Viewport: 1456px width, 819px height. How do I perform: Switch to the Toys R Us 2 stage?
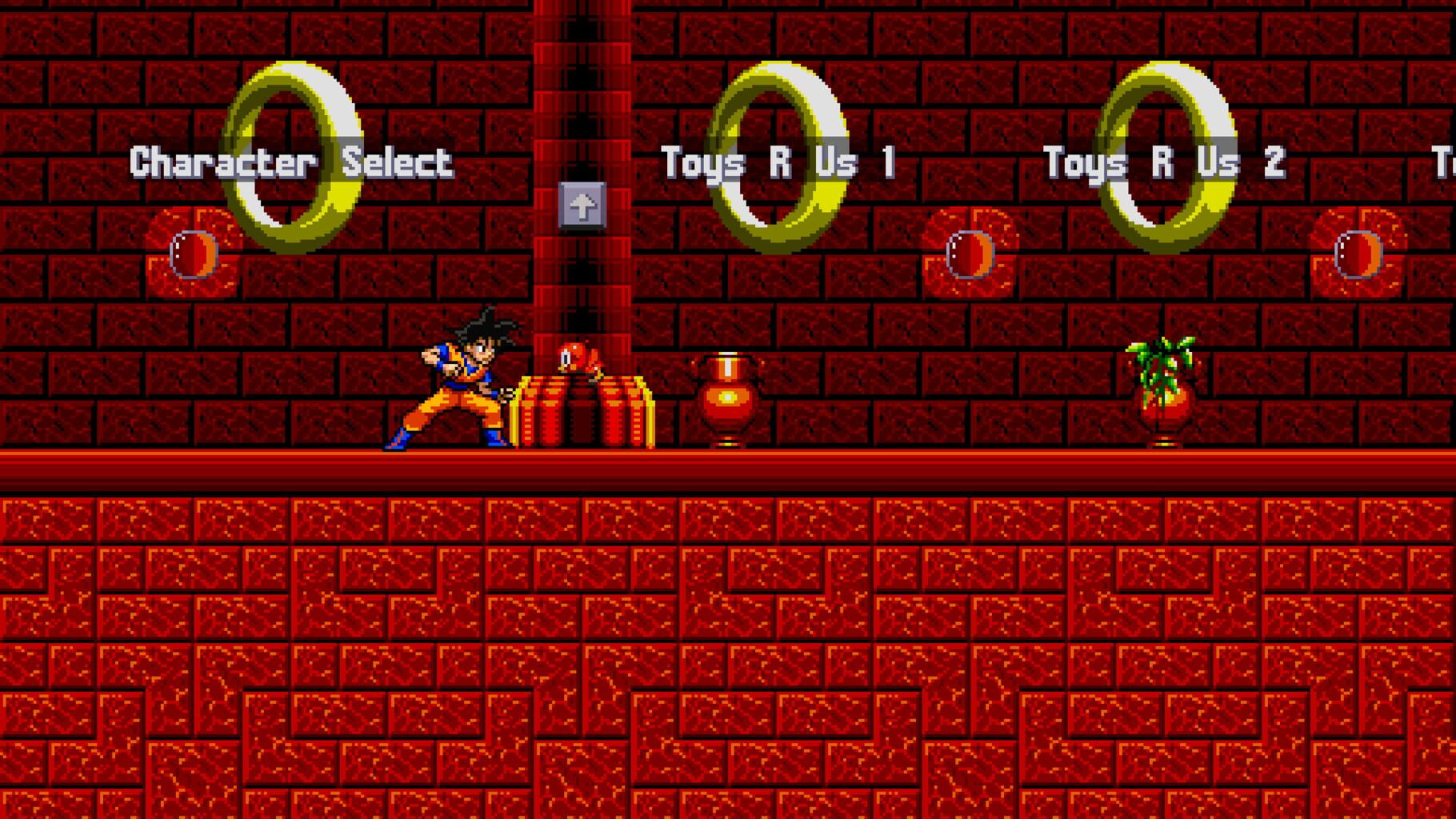[1168, 162]
